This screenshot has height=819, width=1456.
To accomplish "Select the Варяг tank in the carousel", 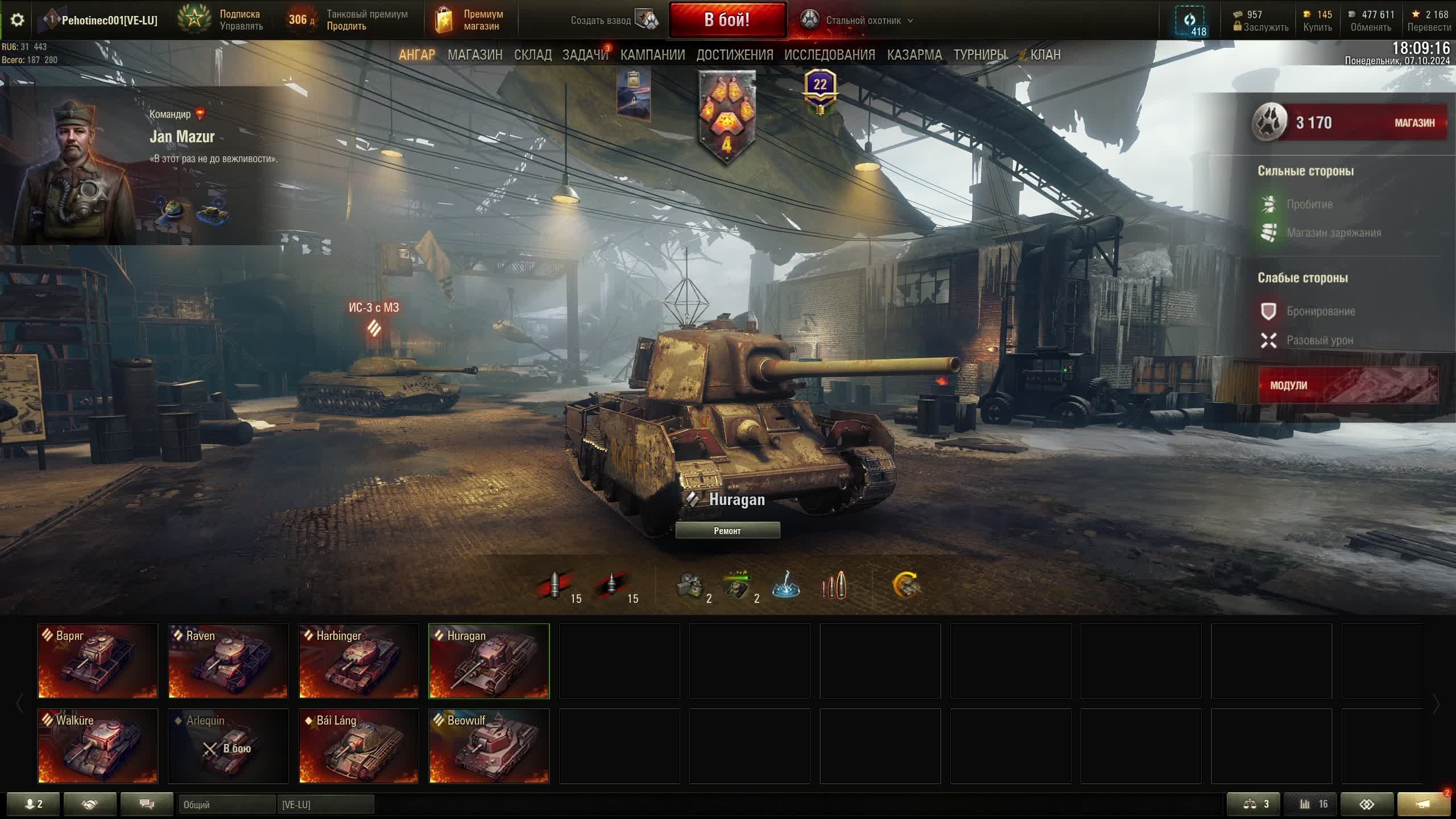I will 98,661.
